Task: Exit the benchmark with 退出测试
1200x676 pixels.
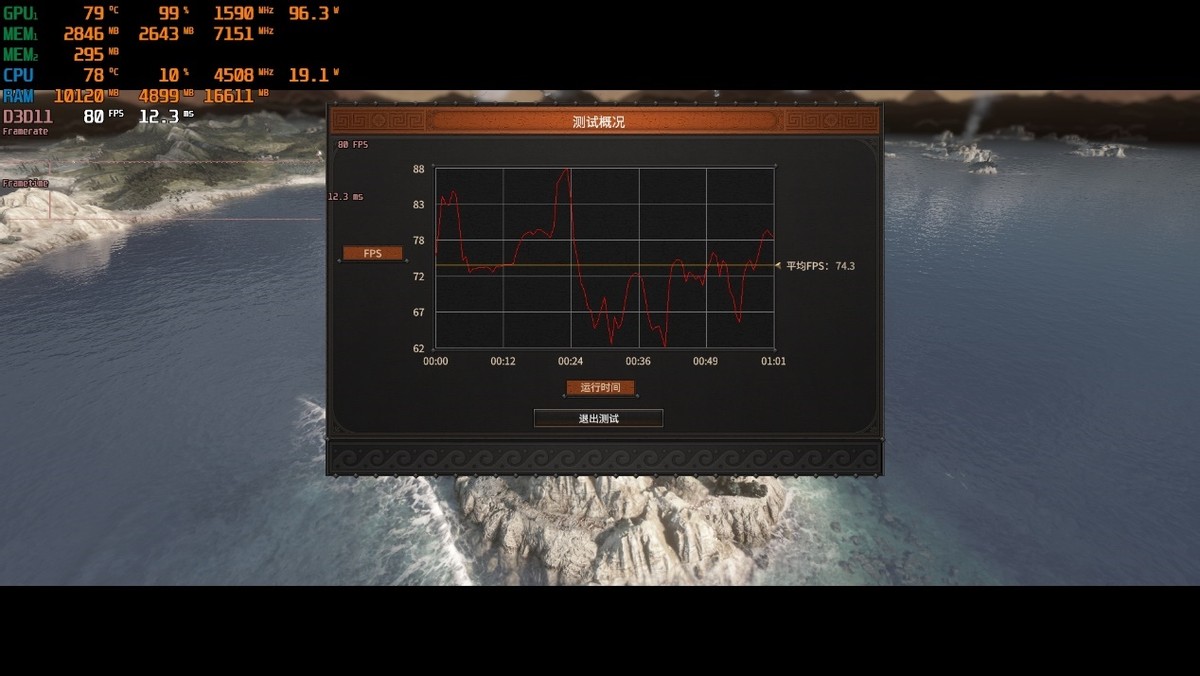Action: tap(598, 418)
